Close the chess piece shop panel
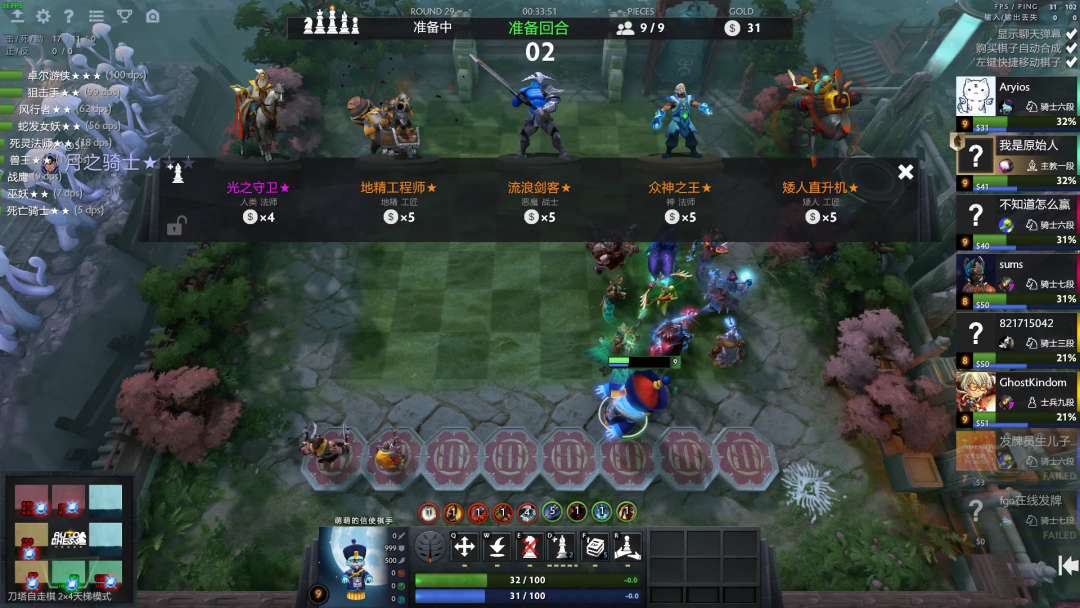This screenshot has height=608, width=1080. [905, 172]
